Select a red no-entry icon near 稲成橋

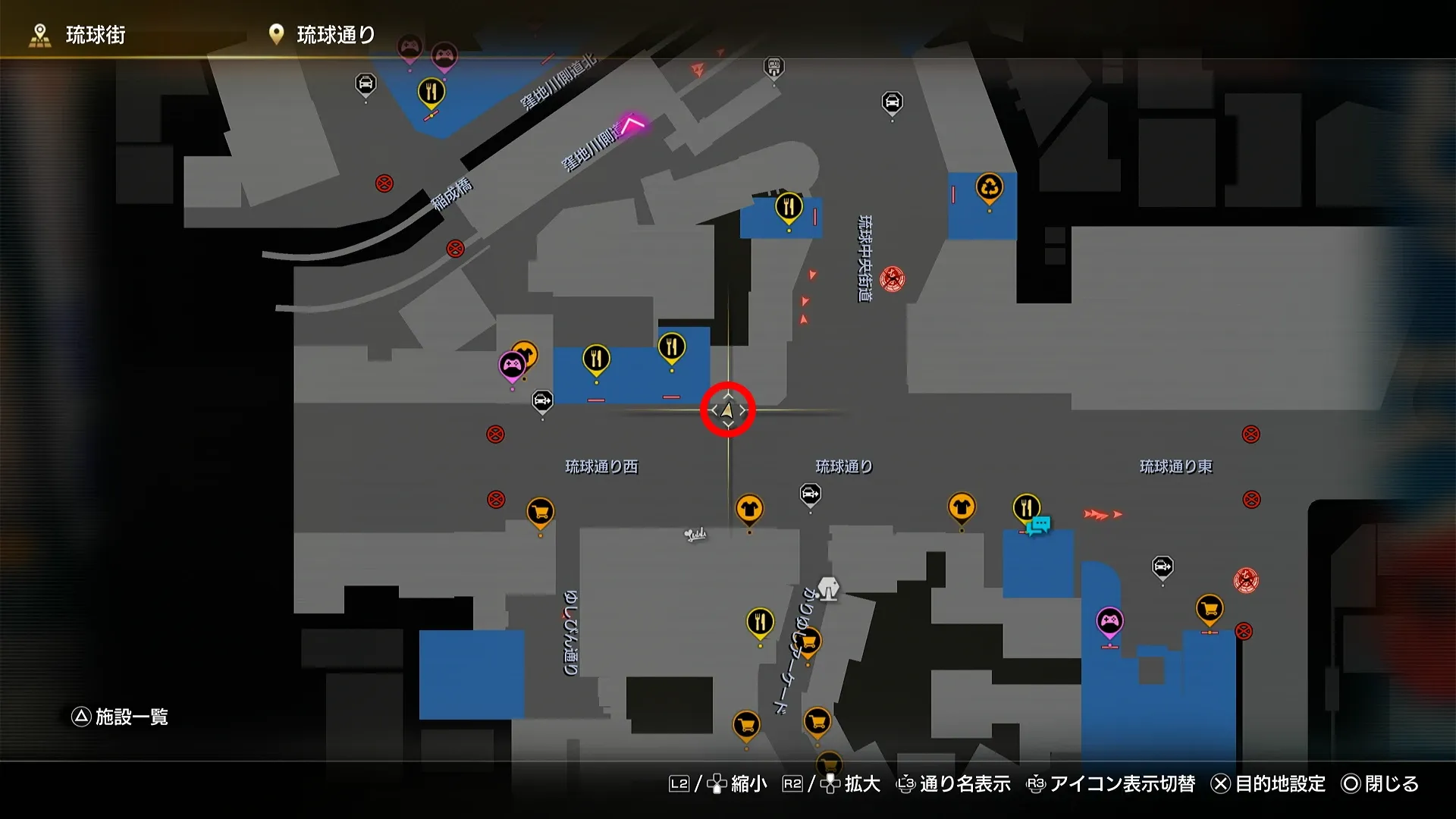[x=385, y=182]
